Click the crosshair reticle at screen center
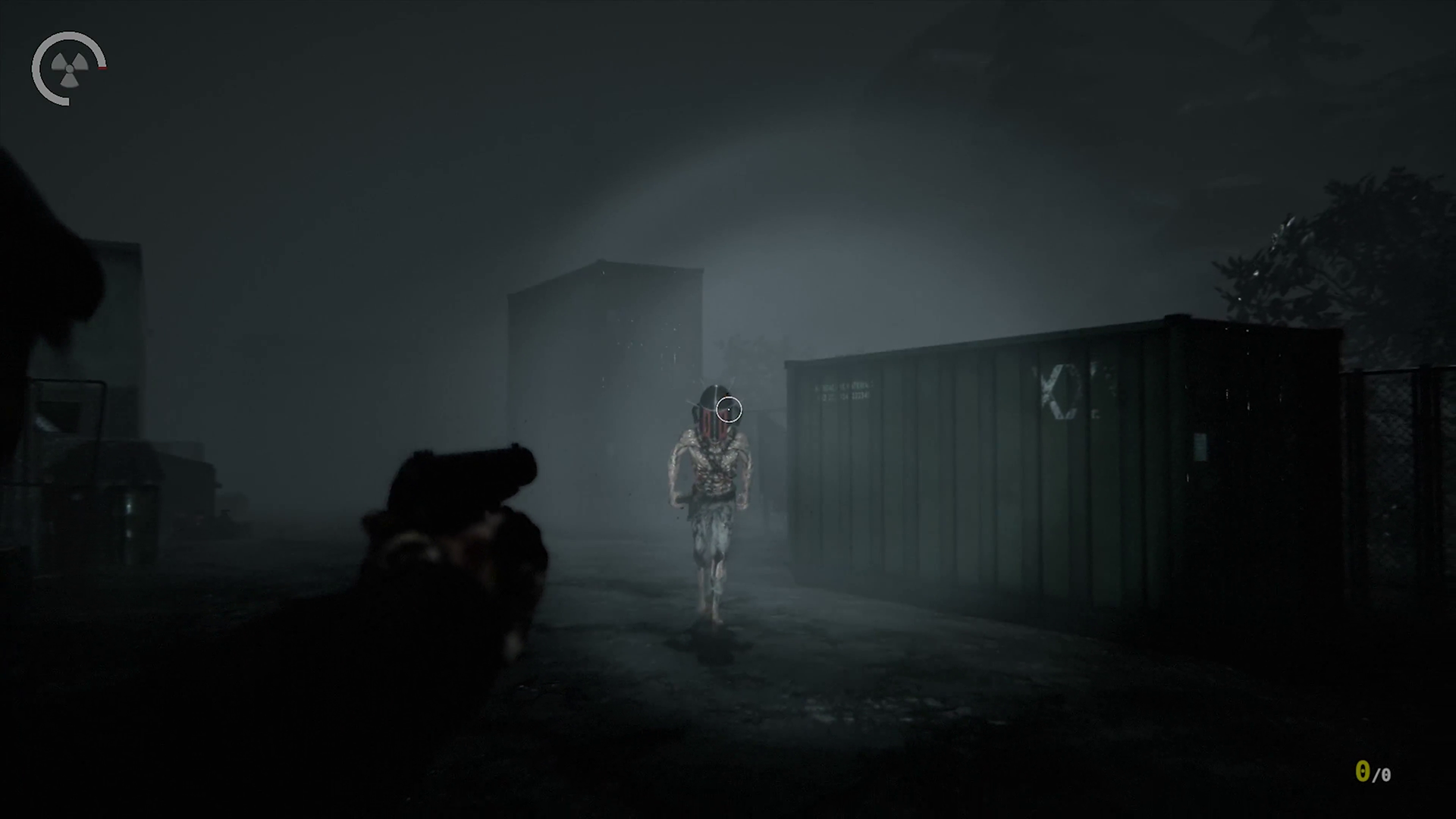1456x819 pixels. tap(729, 409)
